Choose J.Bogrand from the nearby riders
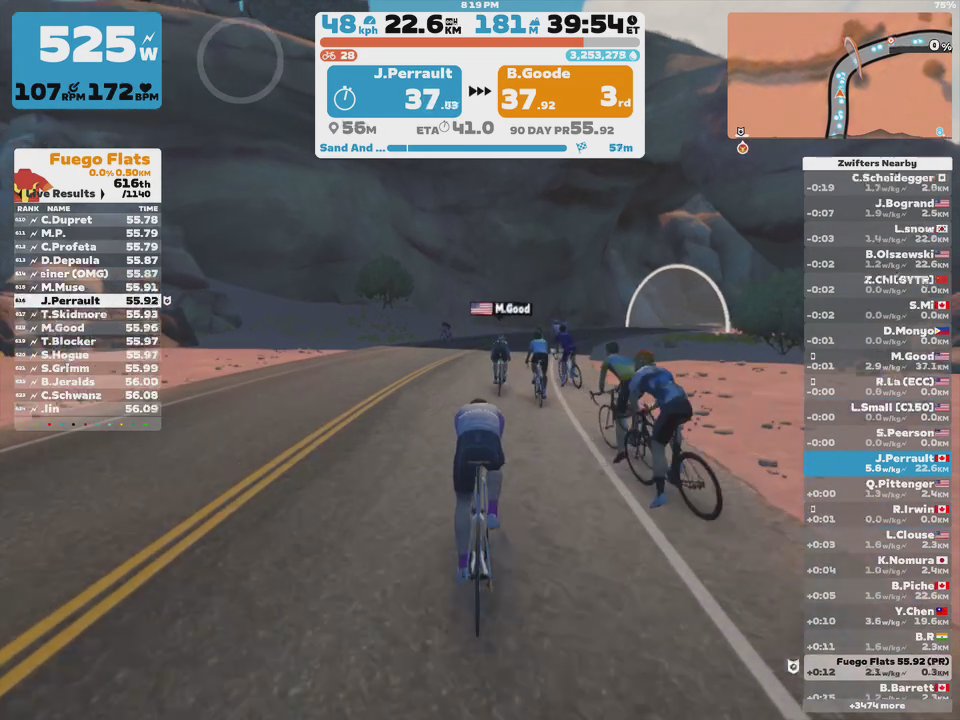The width and height of the screenshot is (960, 720). pyautogui.click(x=878, y=208)
